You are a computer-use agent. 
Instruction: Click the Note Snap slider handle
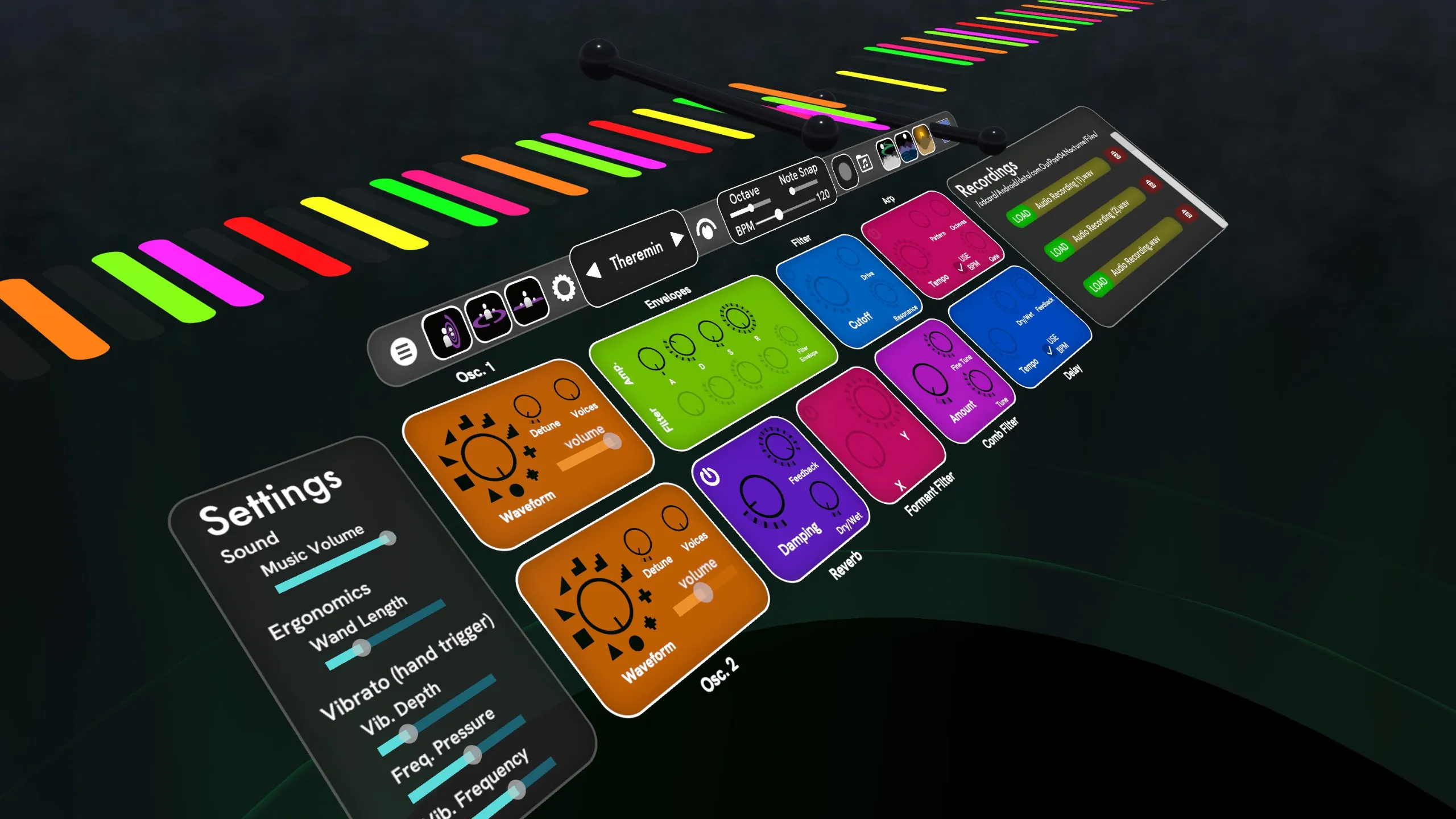(792, 191)
